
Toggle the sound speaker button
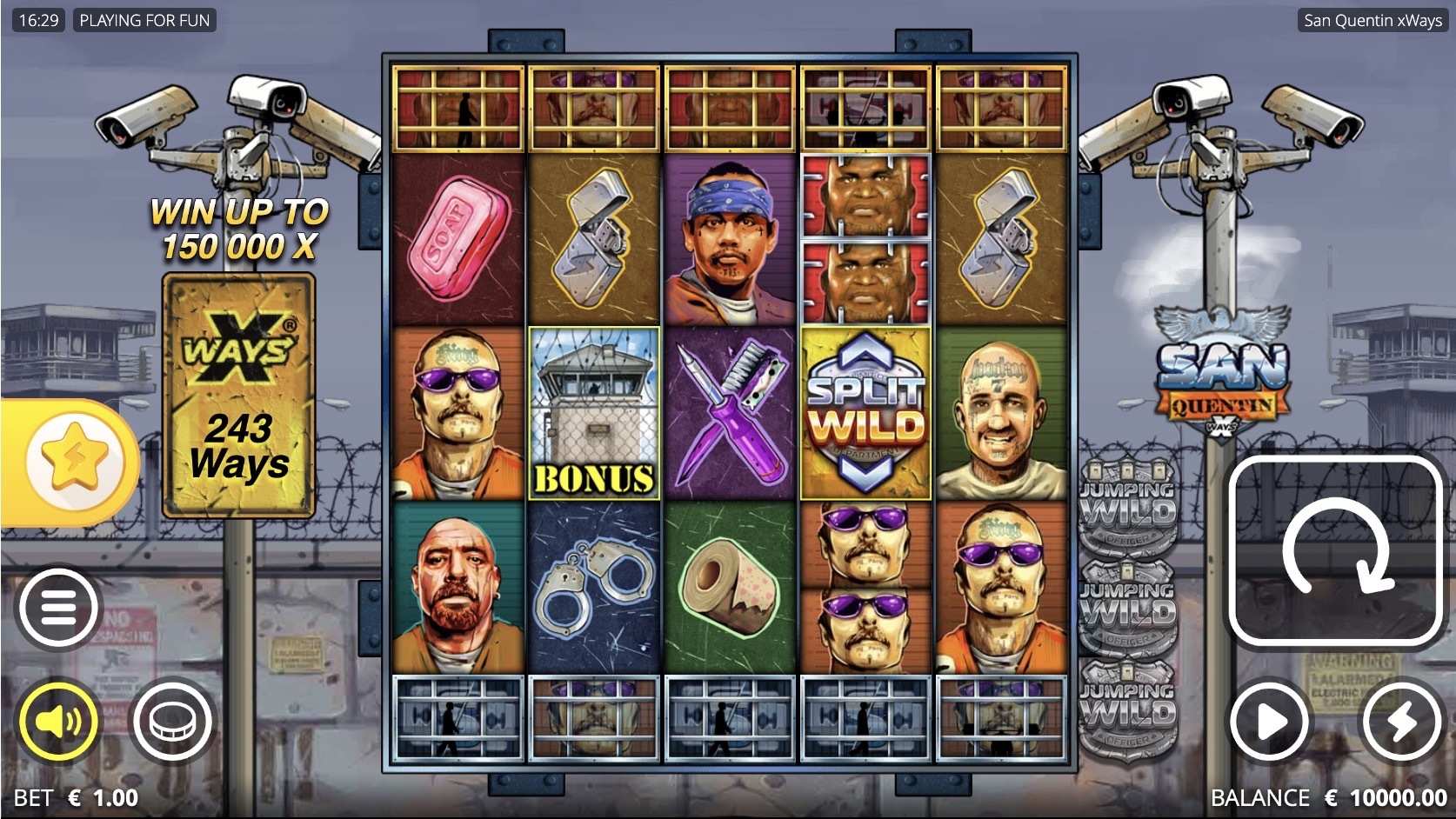(58, 722)
